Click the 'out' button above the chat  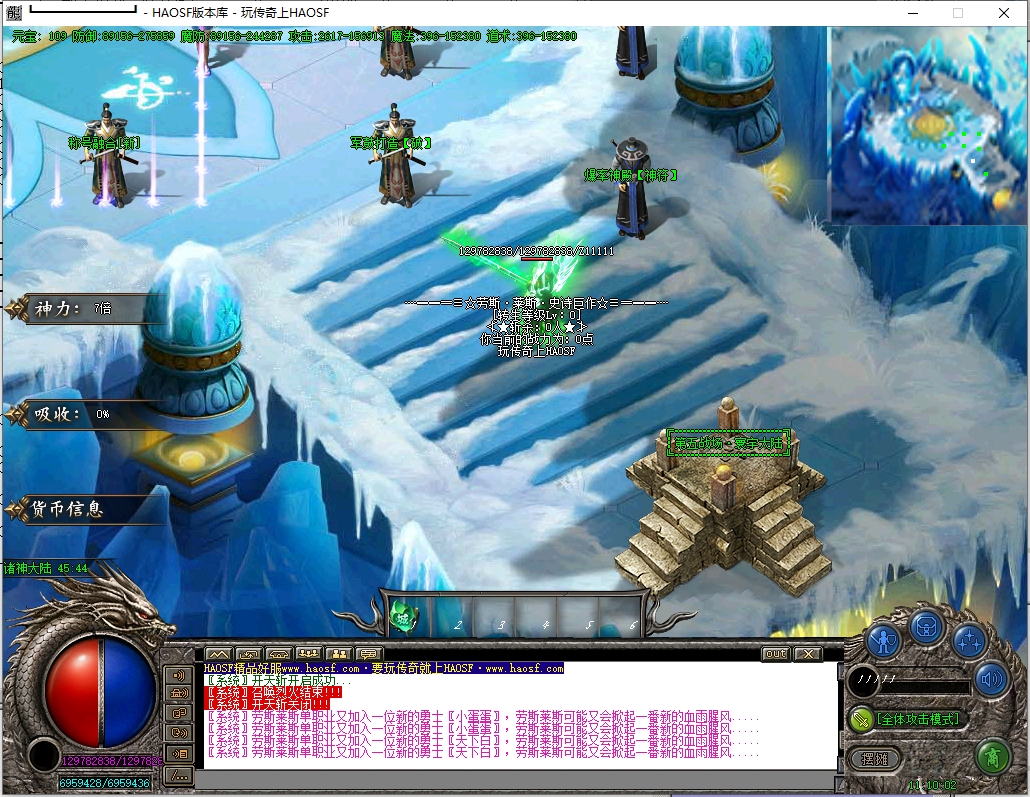[775, 654]
